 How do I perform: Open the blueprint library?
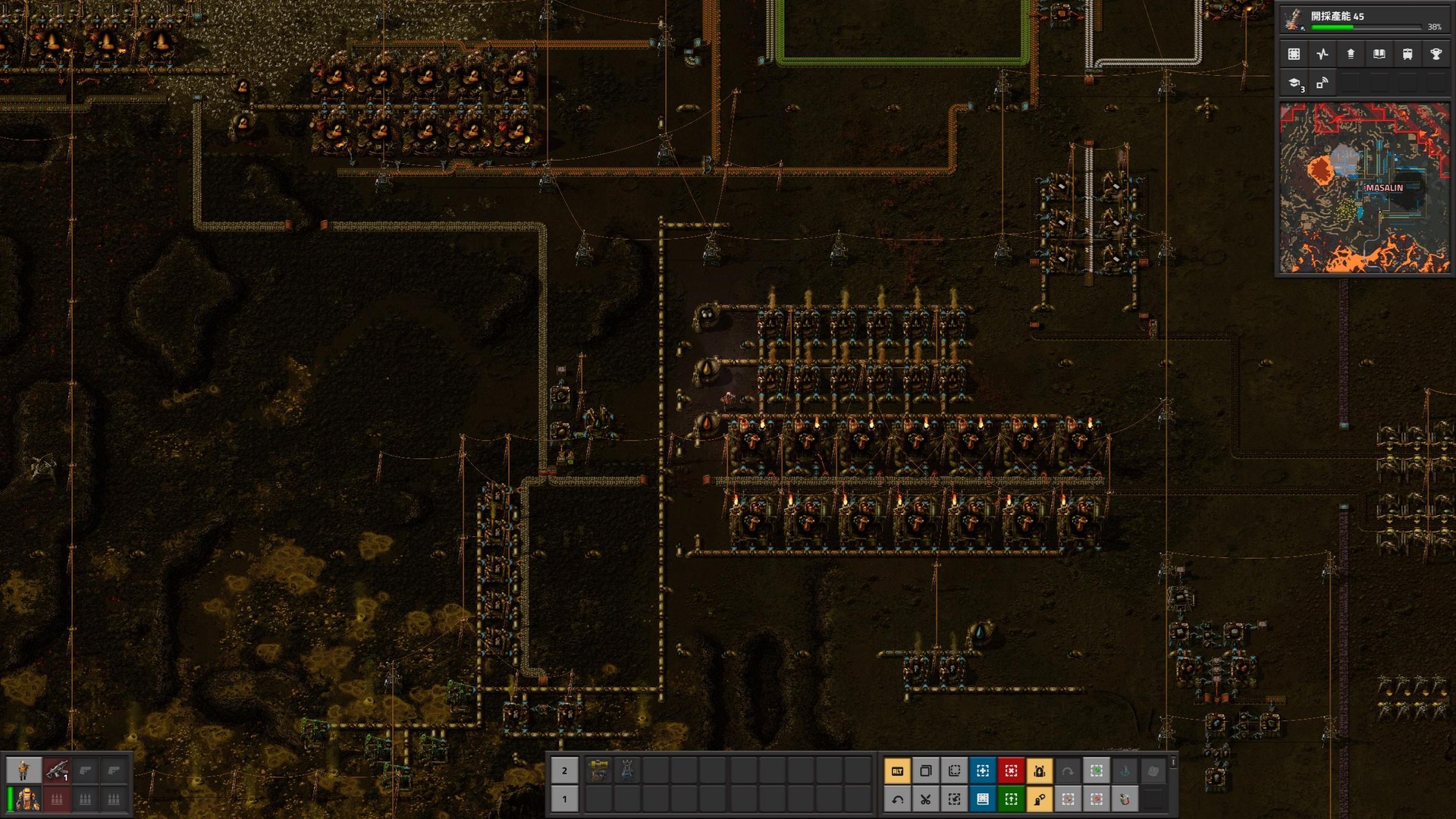coord(1295,55)
